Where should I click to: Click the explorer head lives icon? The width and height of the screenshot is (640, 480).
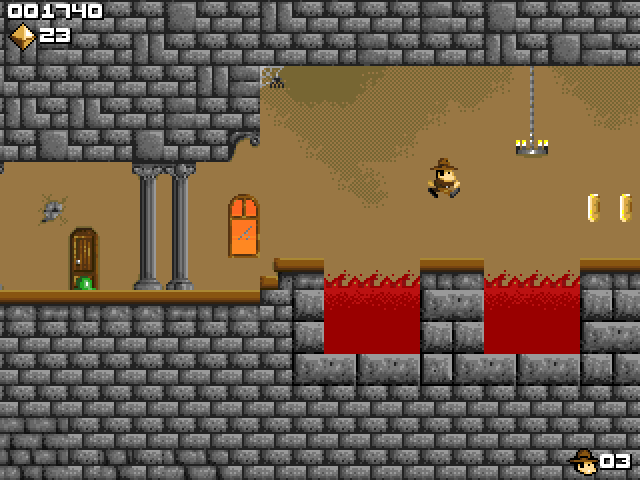click(x=583, y=460)
